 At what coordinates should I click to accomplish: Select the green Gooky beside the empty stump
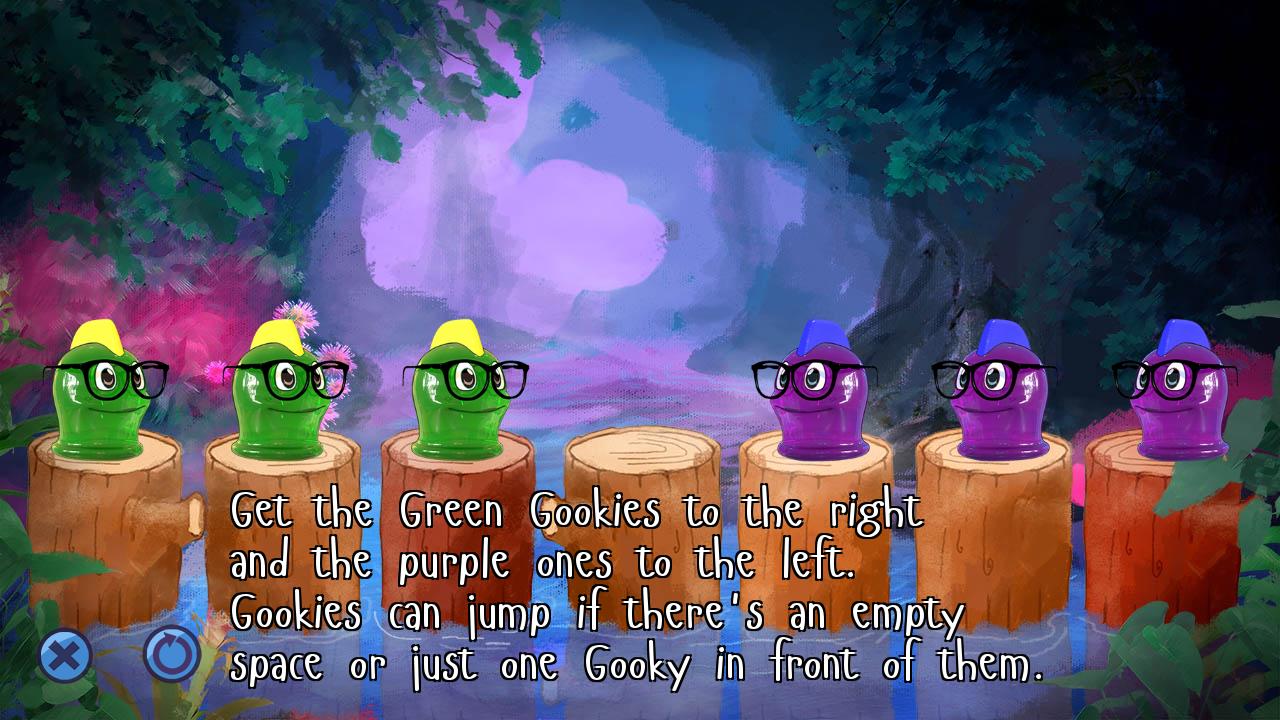click(x=464, y=395)
